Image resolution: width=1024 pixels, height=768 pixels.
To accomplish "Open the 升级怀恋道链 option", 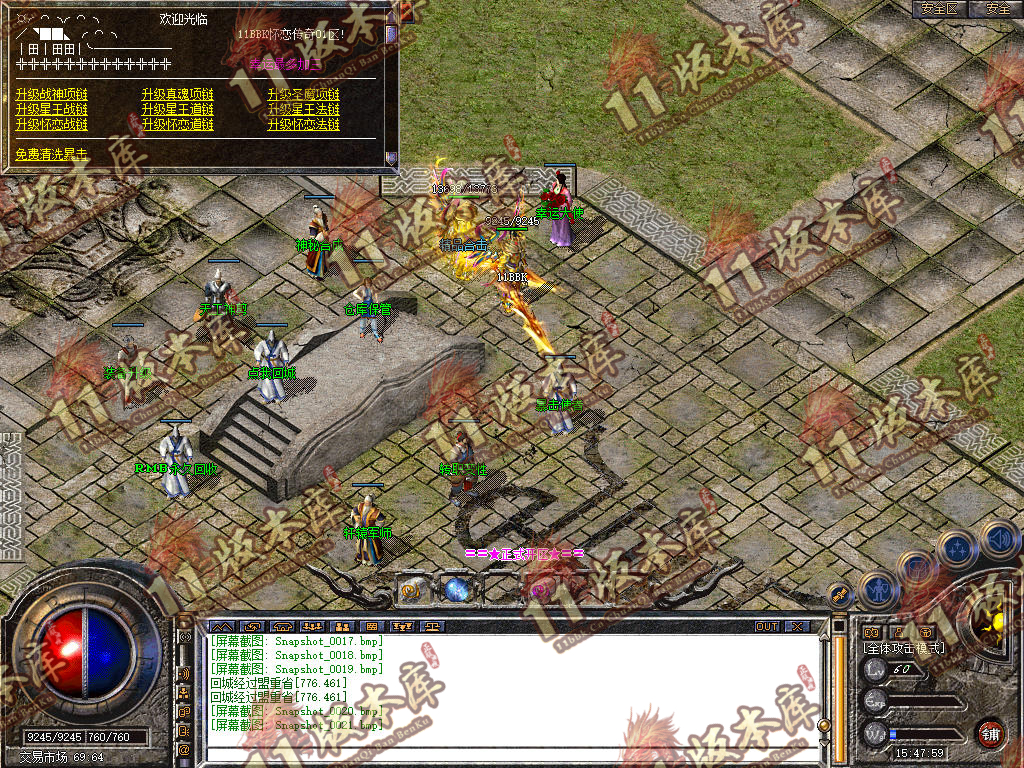I will [178, 125].
